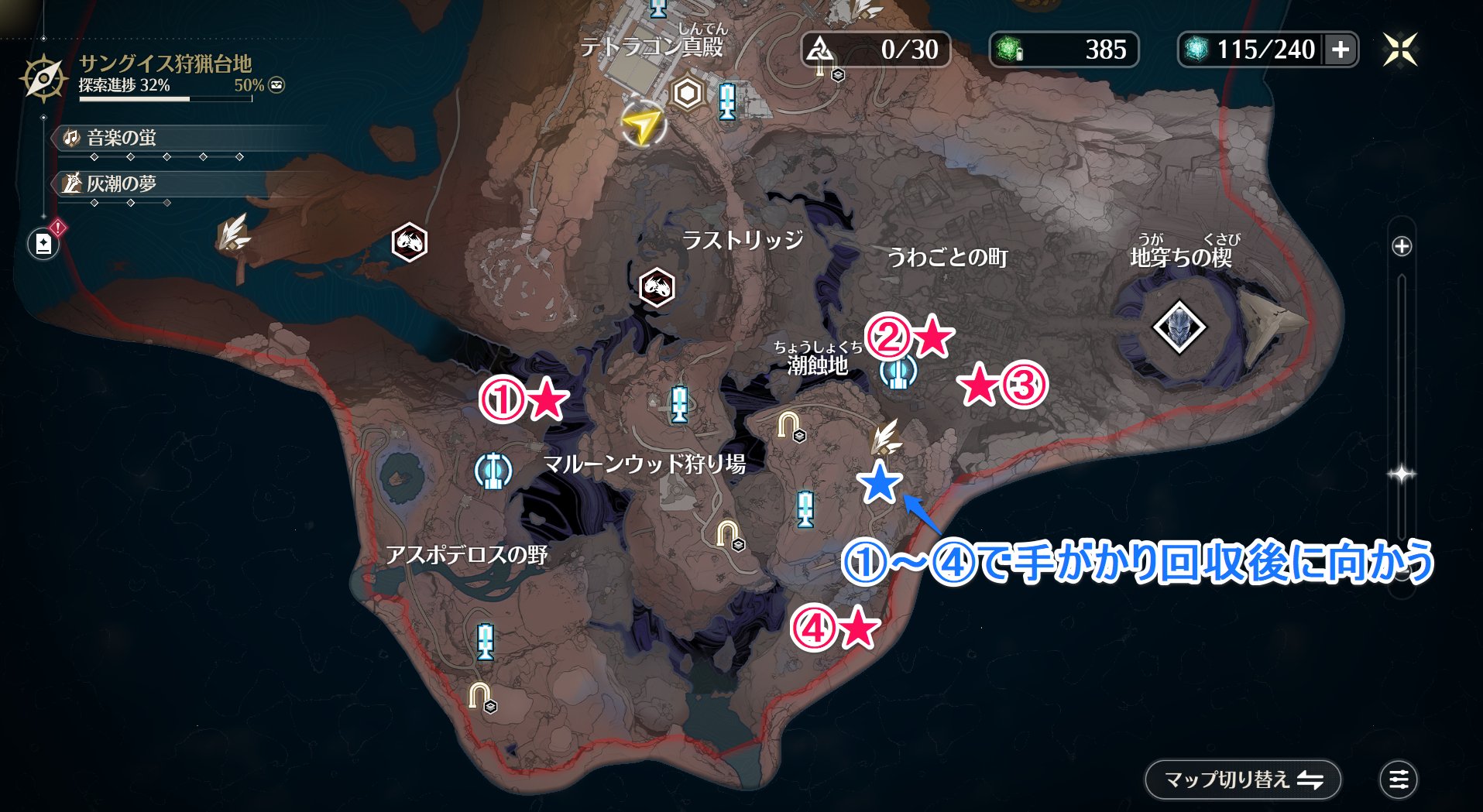The image size is (1483, 812).
Task: Open the map filter list button
Action: (x=1399, y=779)
